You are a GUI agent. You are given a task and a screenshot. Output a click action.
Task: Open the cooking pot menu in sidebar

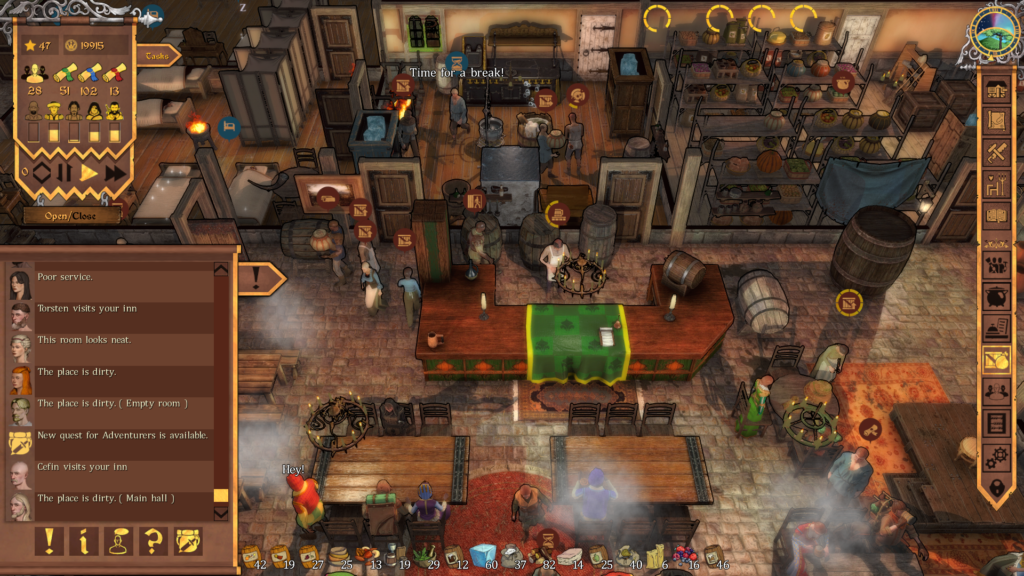click(996, 297)
